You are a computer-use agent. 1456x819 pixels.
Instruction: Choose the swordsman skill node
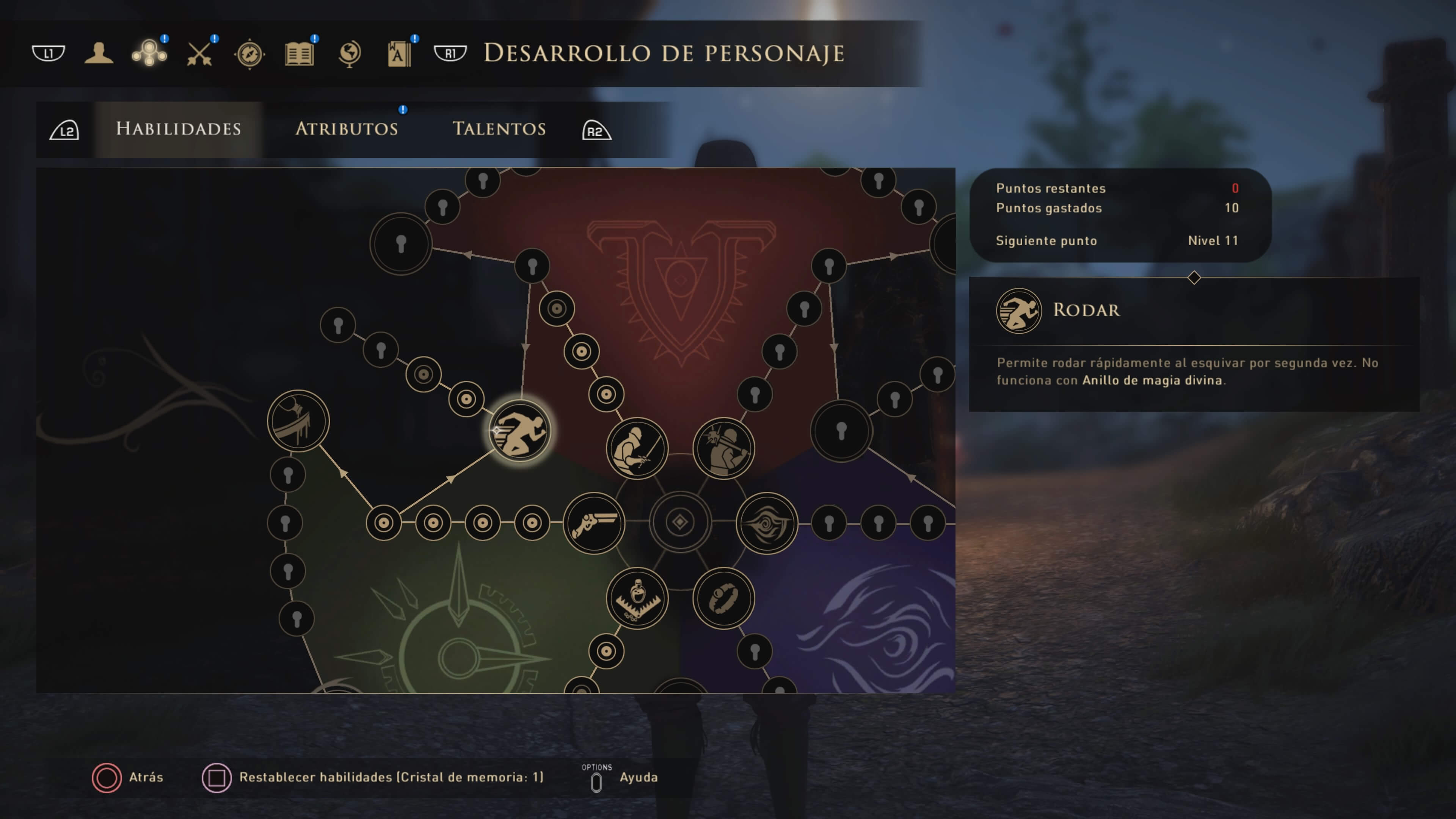tap(637, 448)
